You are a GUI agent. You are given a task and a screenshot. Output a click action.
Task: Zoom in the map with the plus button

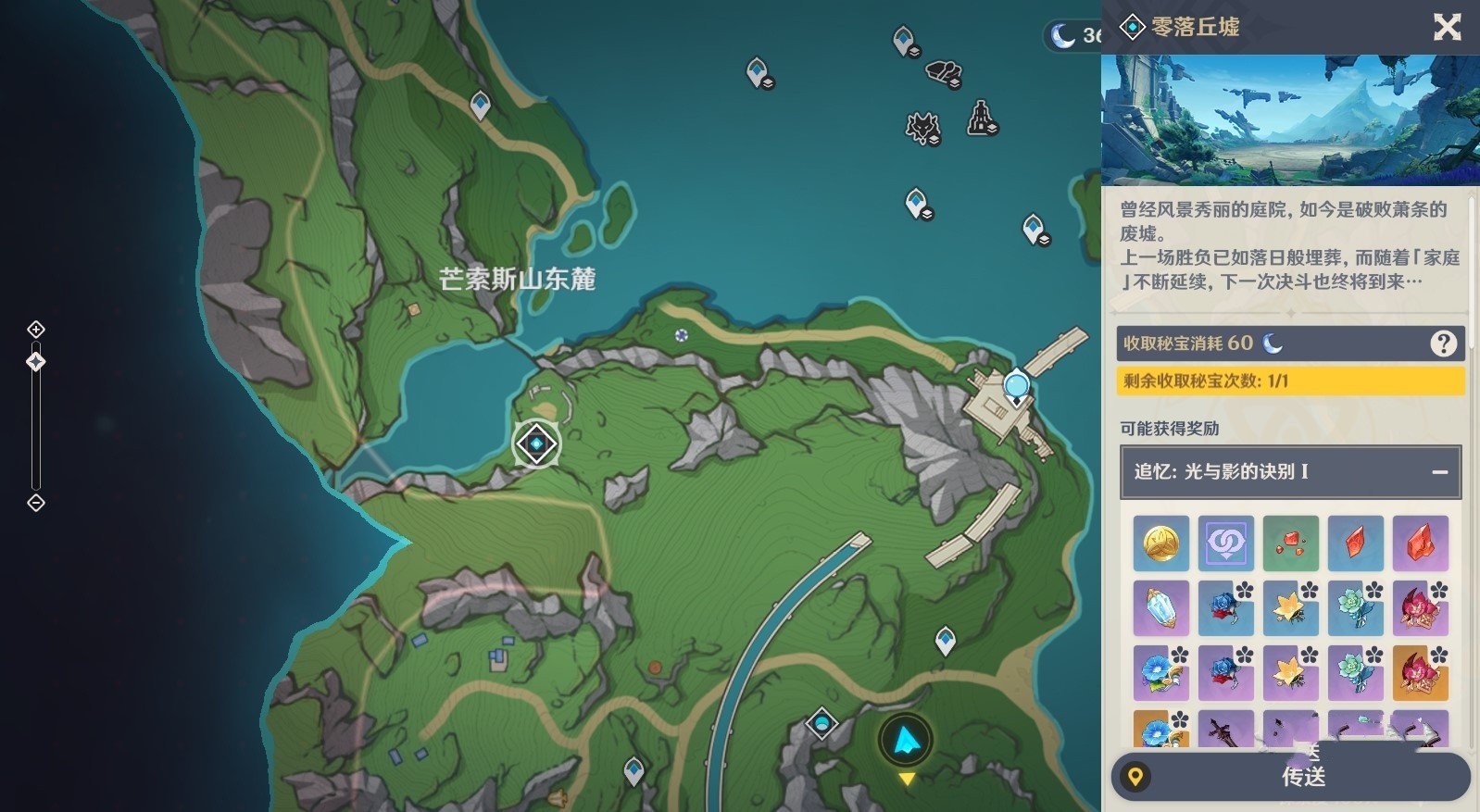36,330
